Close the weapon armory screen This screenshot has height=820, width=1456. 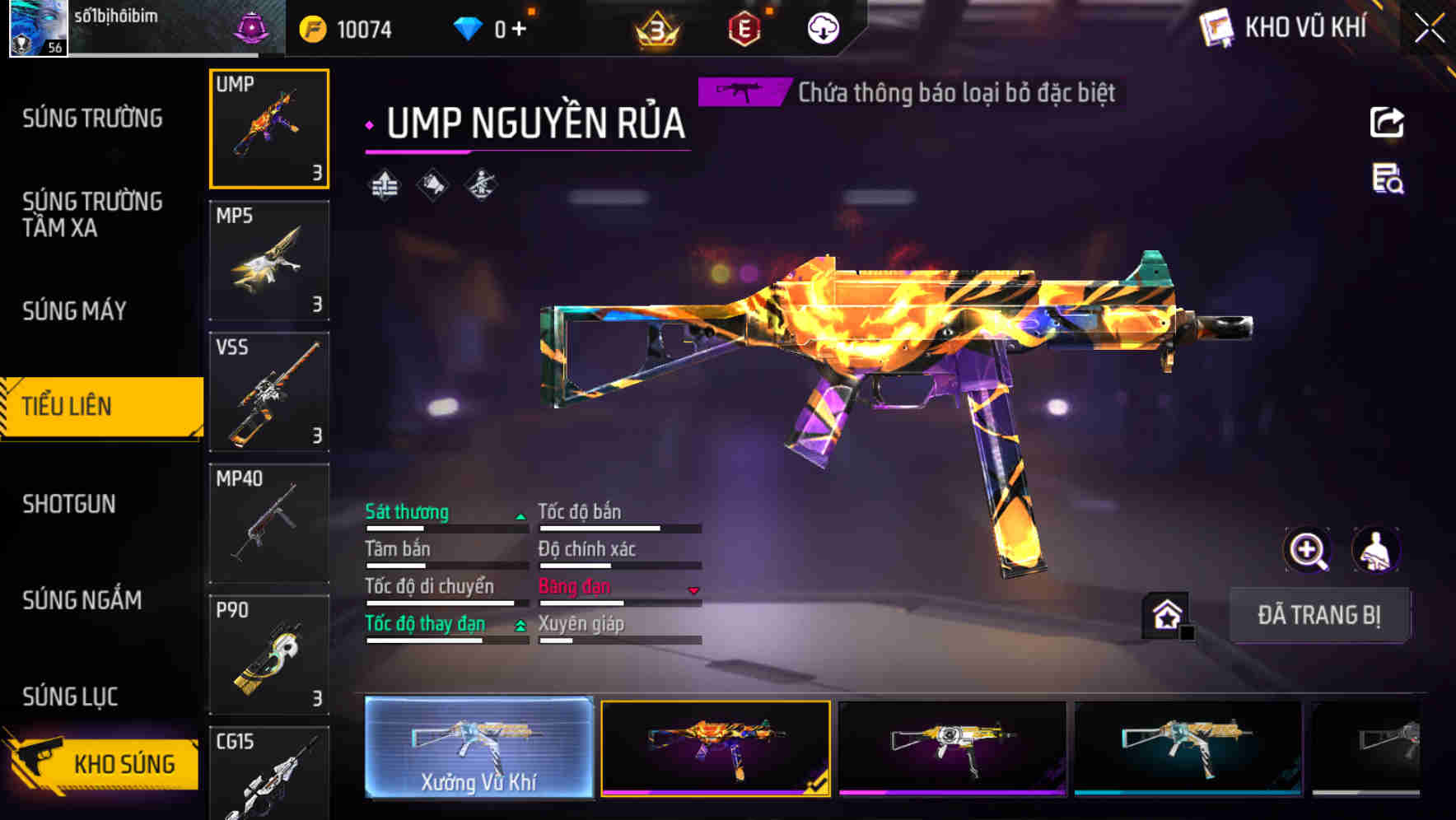click(x=1430, y=29)
